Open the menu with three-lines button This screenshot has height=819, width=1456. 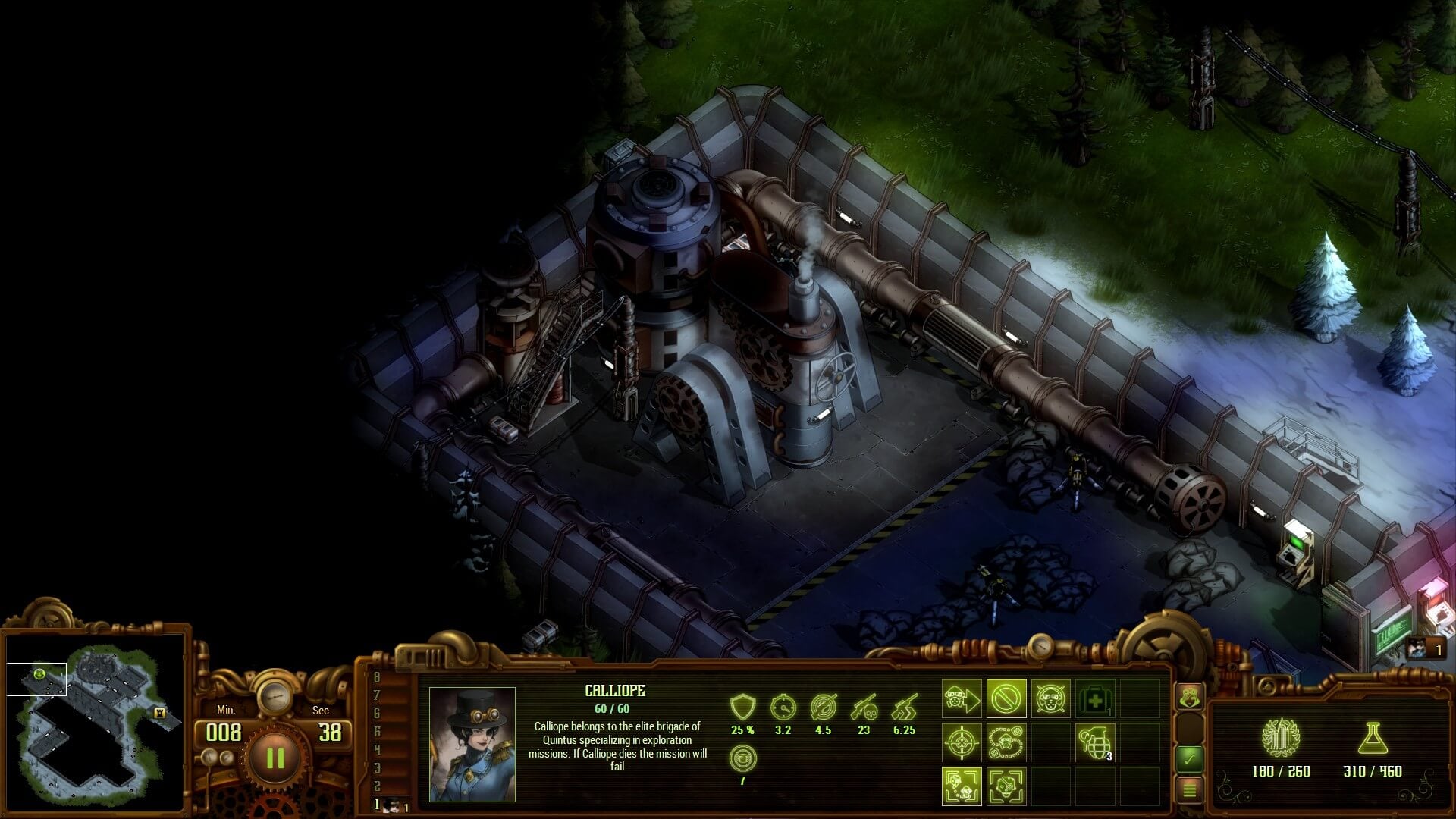pos(1189,790)
